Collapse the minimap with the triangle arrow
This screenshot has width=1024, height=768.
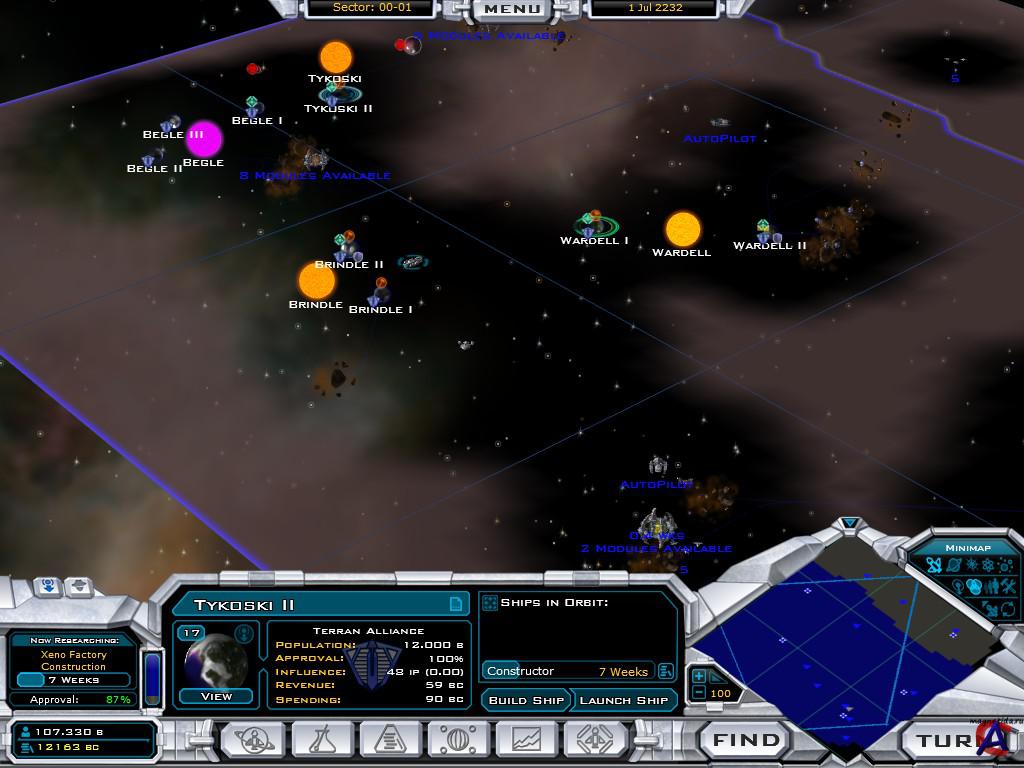coord(850,523)
